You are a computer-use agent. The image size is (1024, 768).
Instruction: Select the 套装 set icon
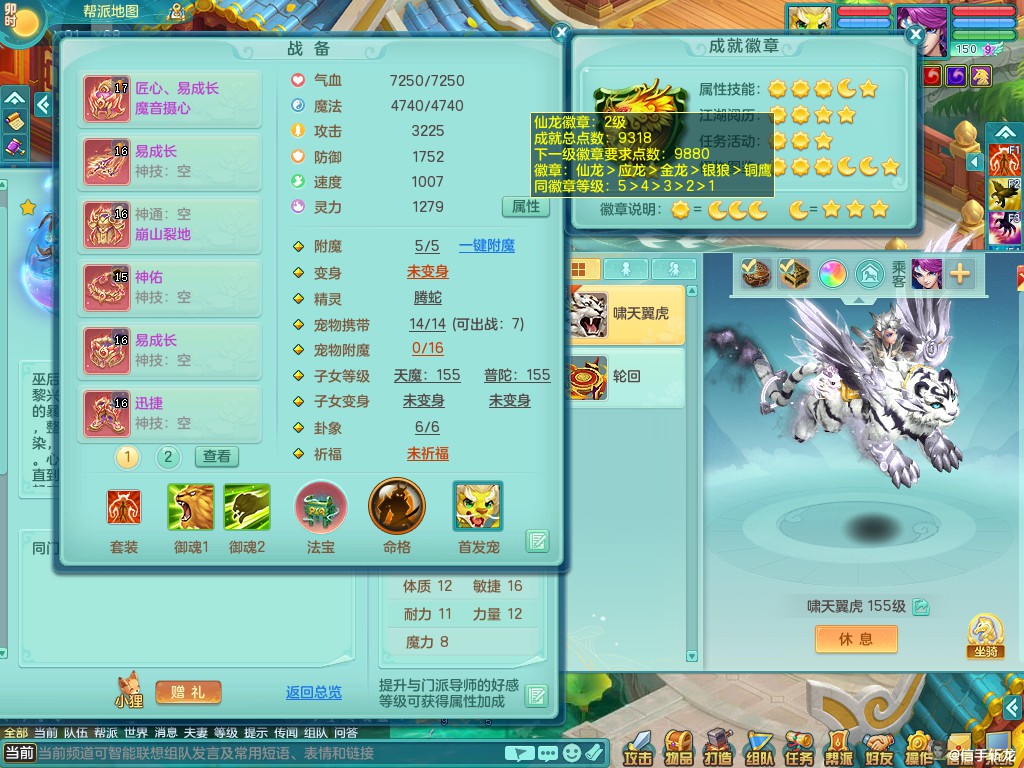pyautogui.click(x=124, y=507)
